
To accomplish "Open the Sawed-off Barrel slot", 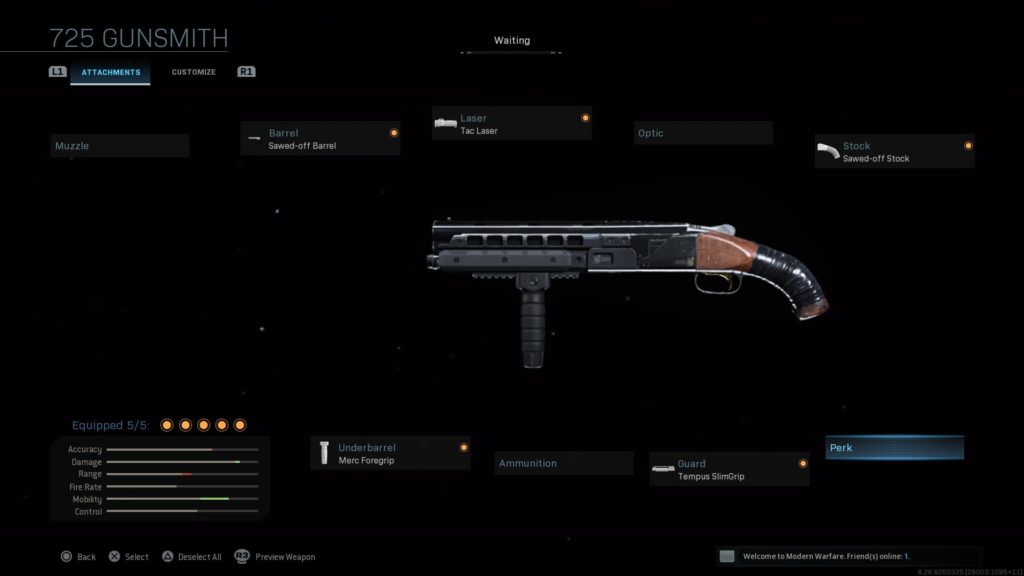I will [x=320, y=139].
